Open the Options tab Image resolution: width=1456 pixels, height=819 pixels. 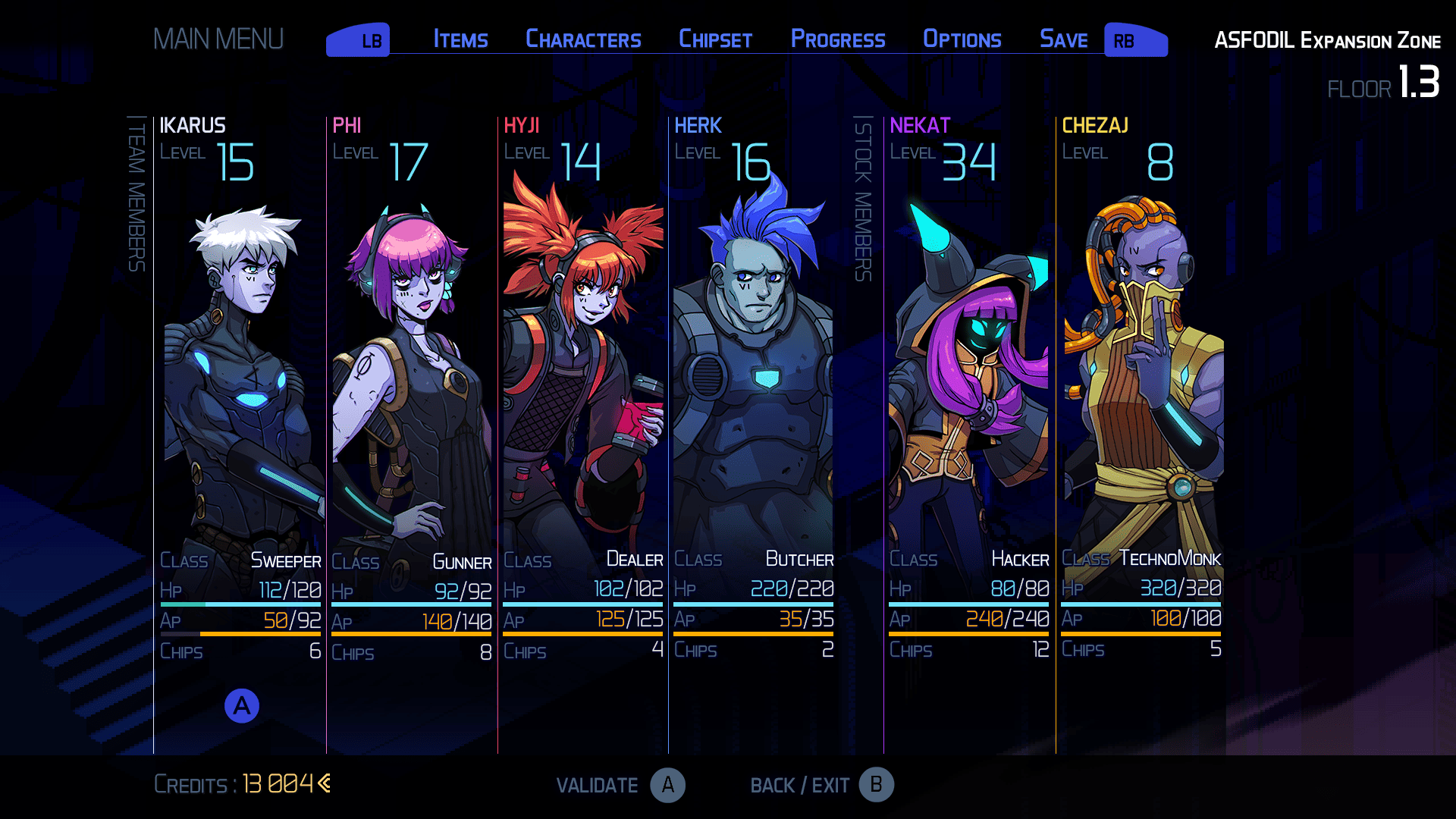pos(962,39)
